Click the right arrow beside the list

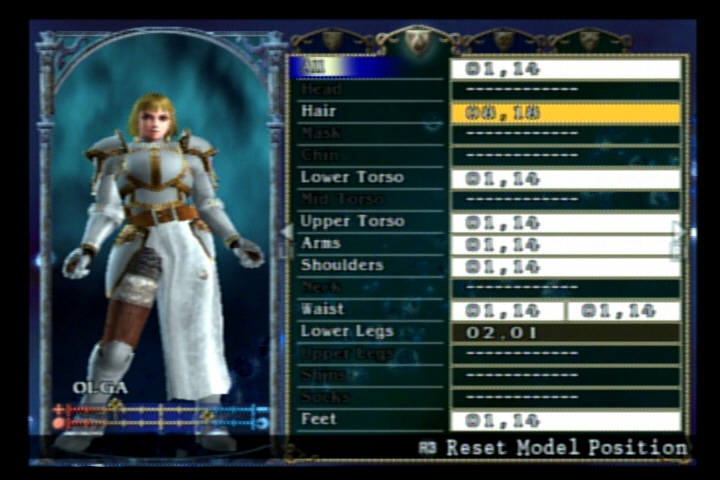pos(680,232)
